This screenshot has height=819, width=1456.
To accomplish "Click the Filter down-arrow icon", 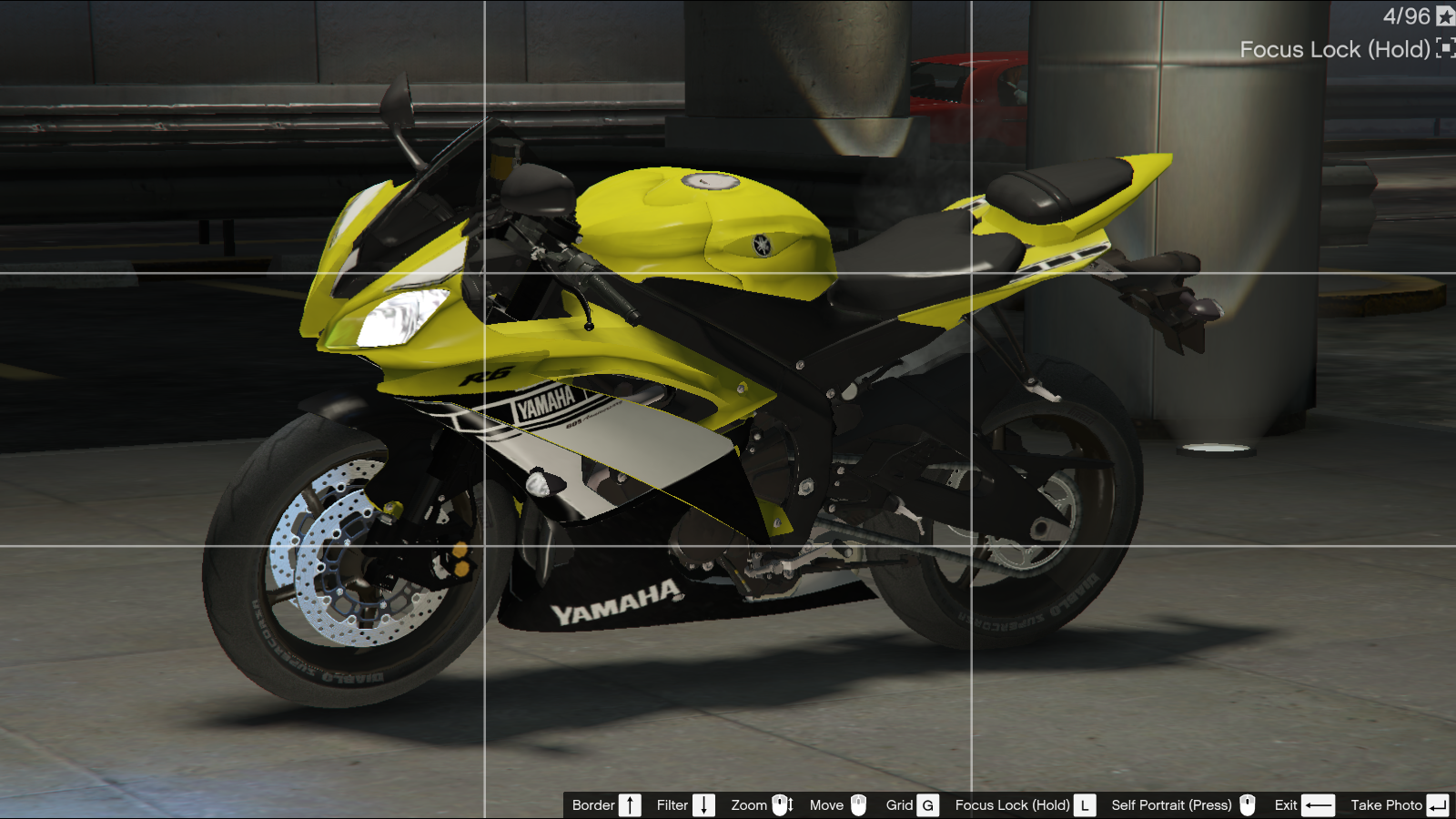I will coord(703,804).
